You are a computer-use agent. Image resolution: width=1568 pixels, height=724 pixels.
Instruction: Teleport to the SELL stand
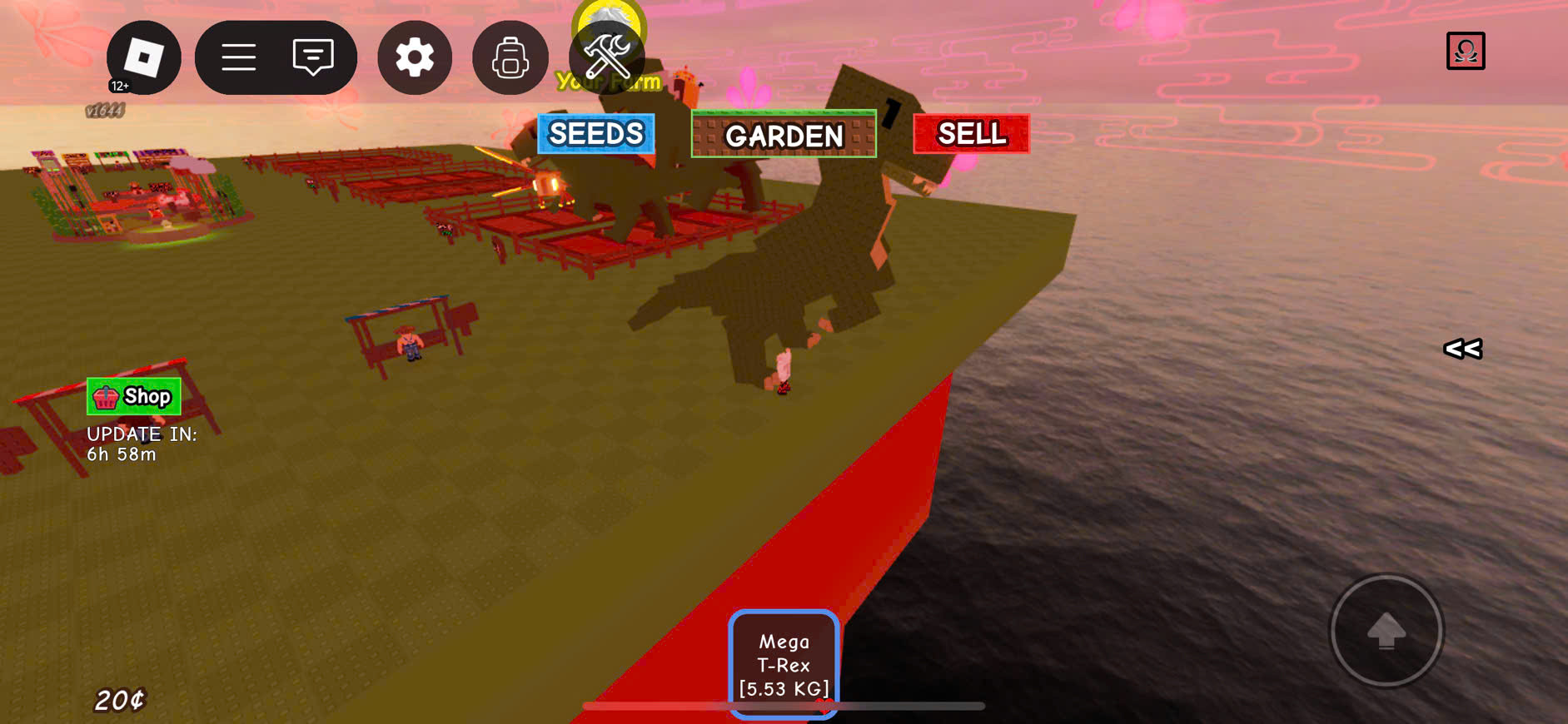[x=971, y=134]
